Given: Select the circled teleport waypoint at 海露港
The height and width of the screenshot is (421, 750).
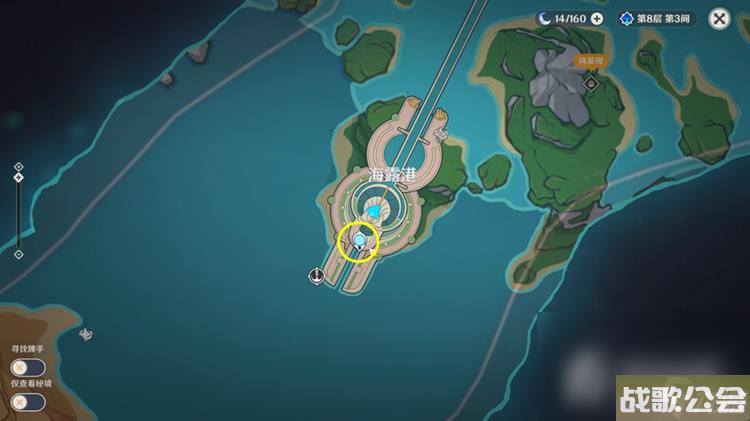Looking at the screenshot, I should 359,241.
